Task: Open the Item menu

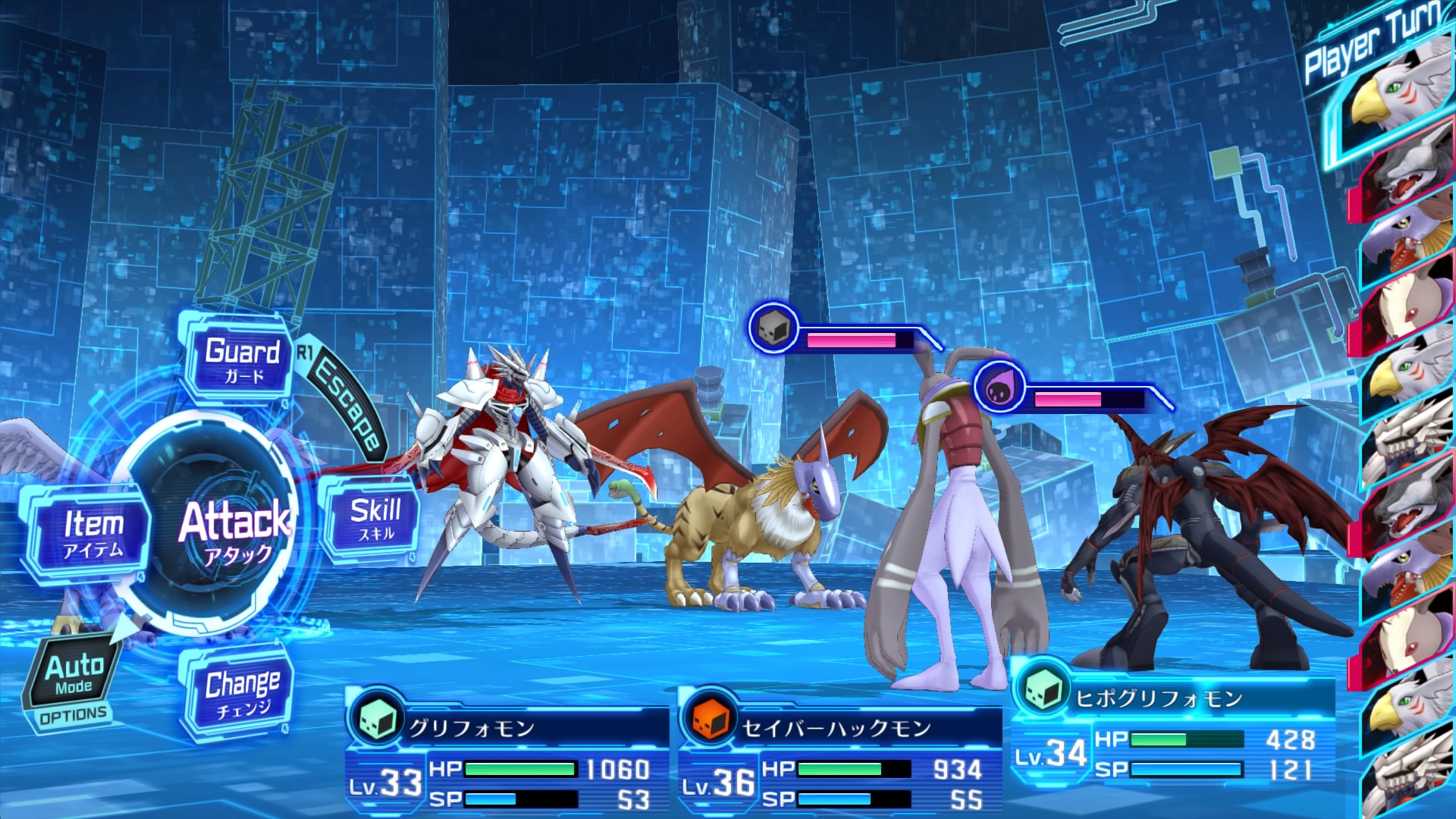Action: 93,532
